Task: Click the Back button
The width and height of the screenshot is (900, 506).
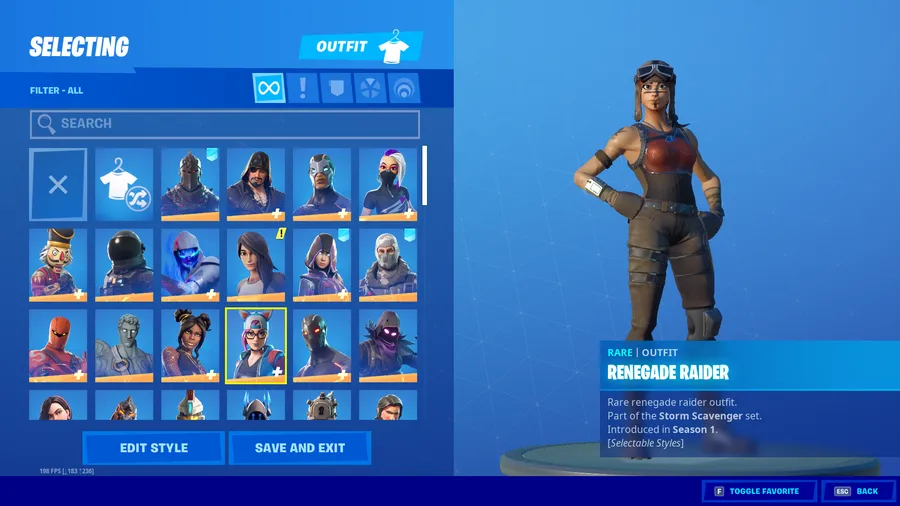Action: coord(859,491)
